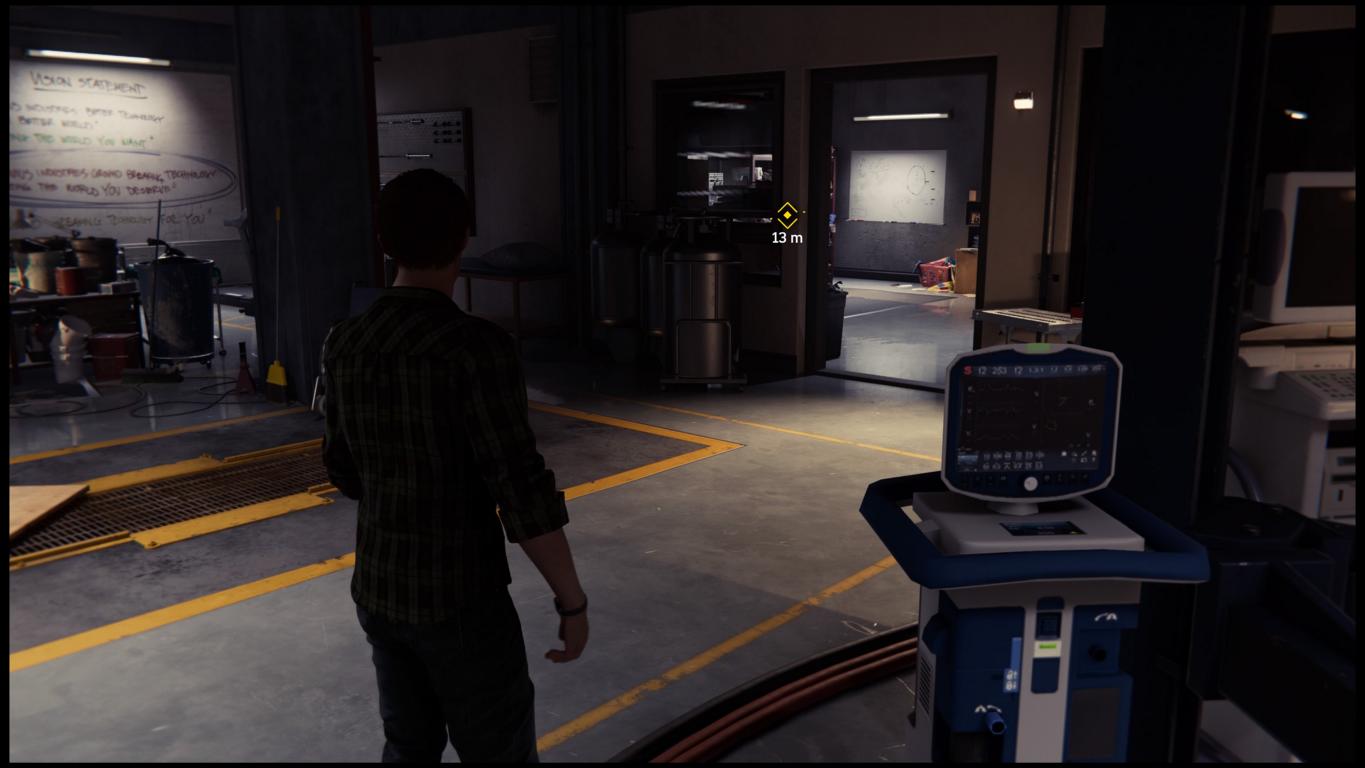Click the yellow diamond objective waypoint marker
The image size is (1365, 768).
tap(787, 215)
